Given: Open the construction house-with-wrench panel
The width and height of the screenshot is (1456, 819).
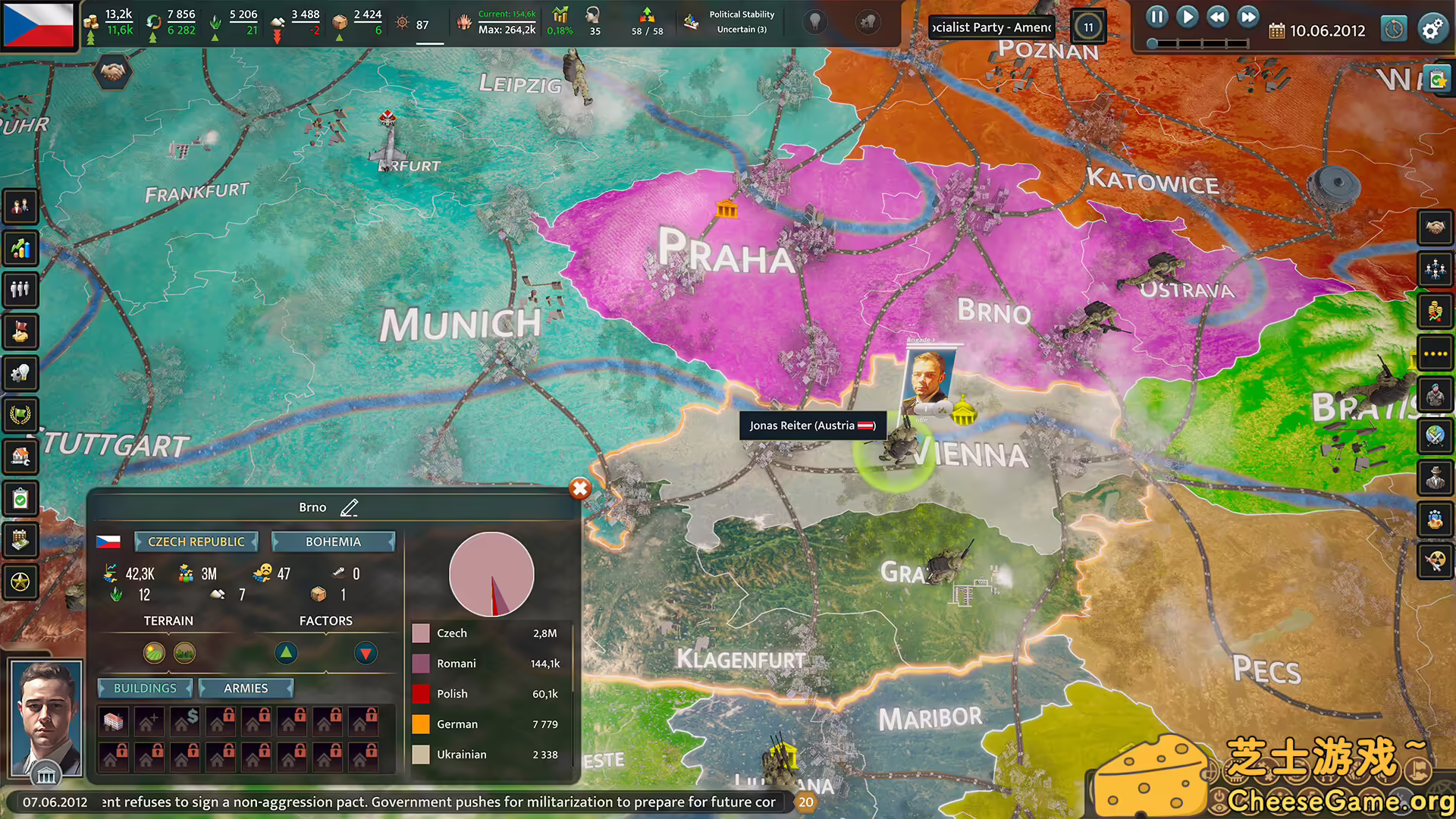Looking at the screenshot, I should click(20, 457).
